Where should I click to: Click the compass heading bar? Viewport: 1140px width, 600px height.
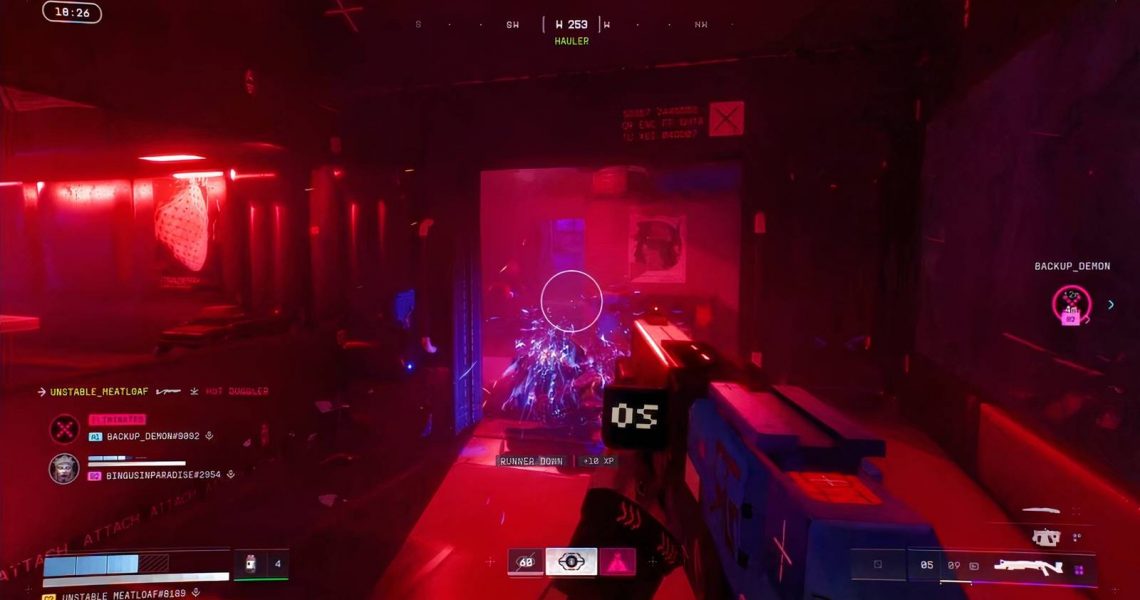pos(571,24)
